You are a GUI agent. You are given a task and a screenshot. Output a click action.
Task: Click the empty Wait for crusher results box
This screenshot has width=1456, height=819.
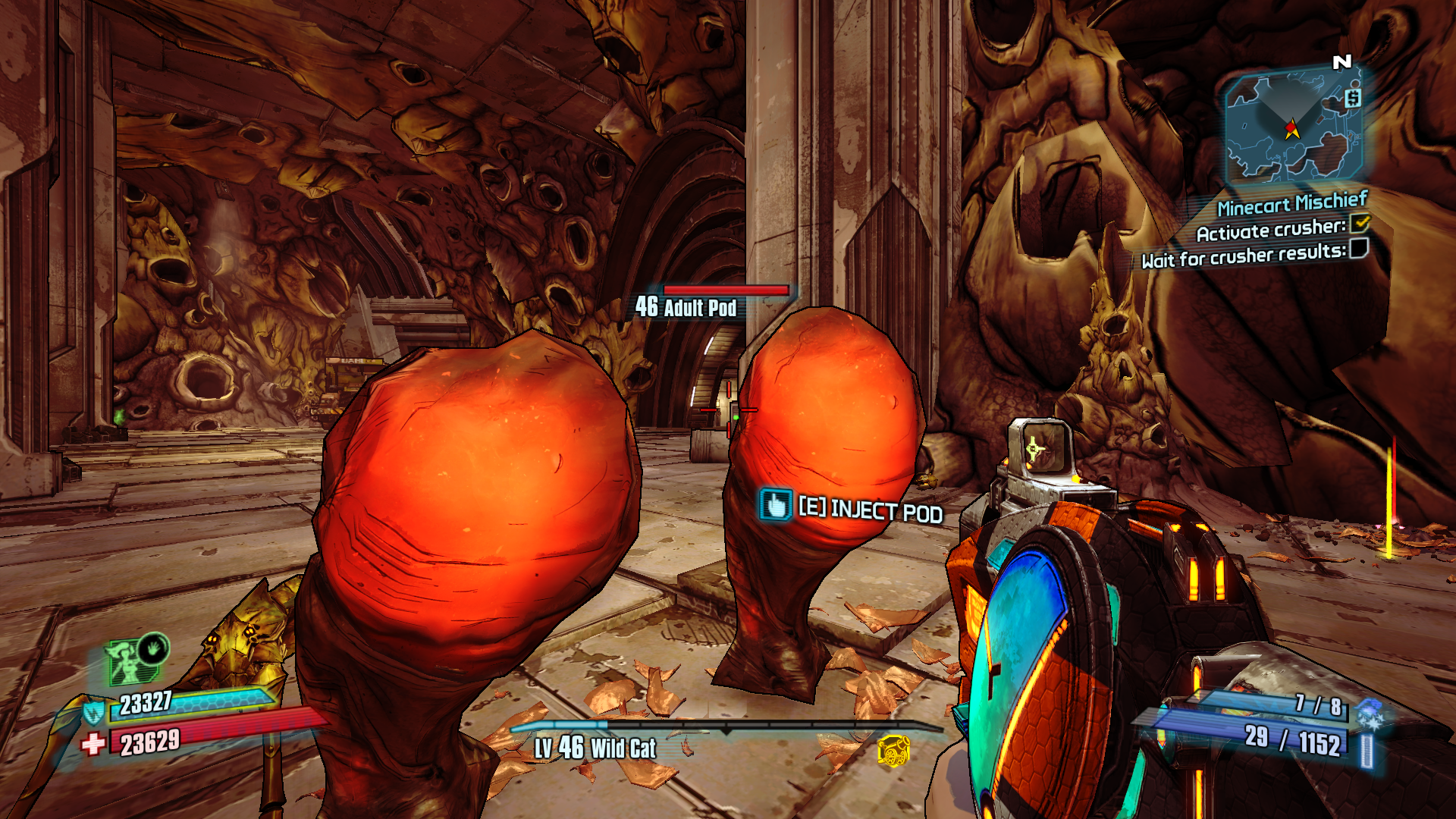point(1359,248)
